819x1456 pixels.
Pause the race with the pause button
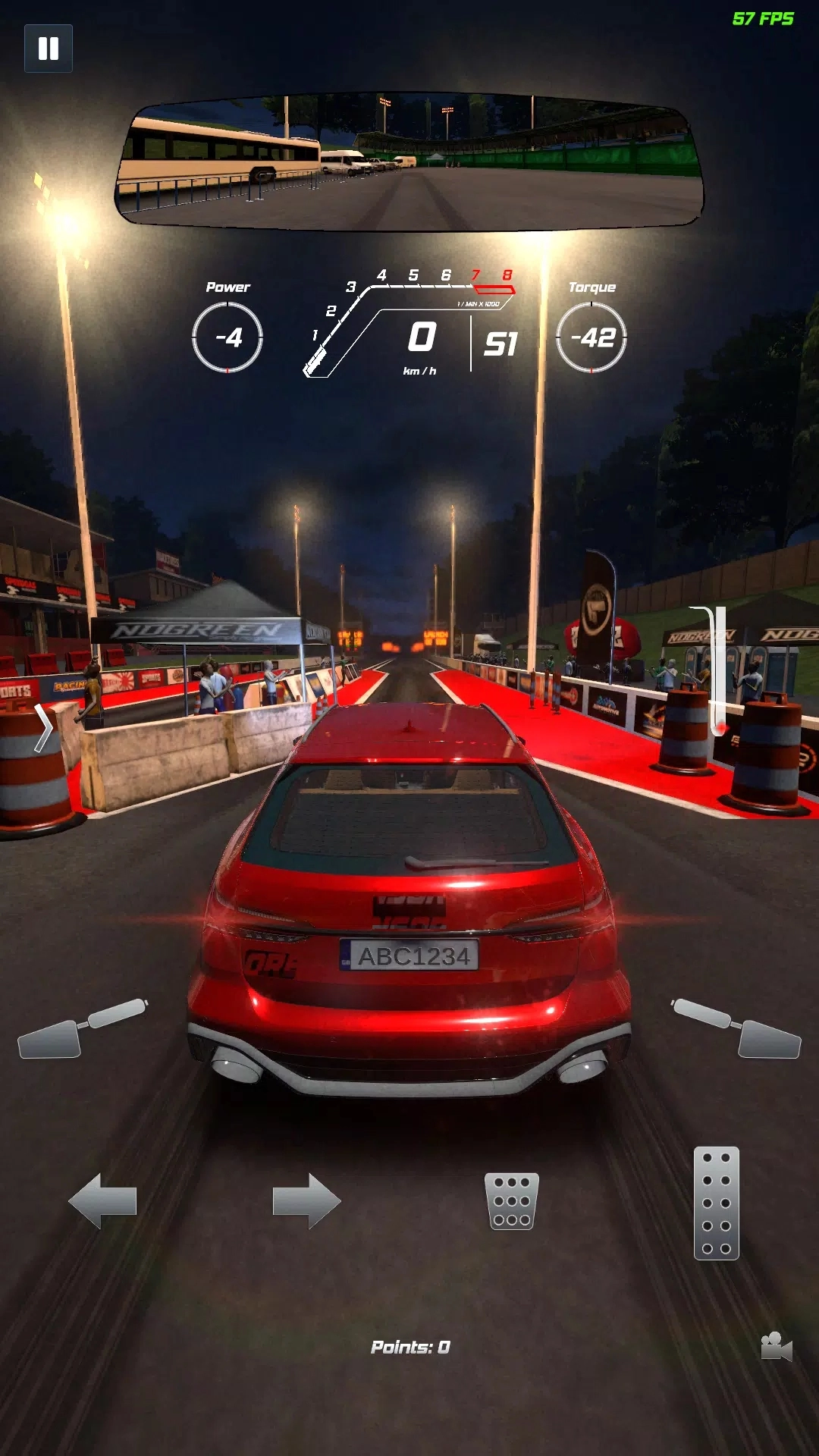(x=49, y=49)
